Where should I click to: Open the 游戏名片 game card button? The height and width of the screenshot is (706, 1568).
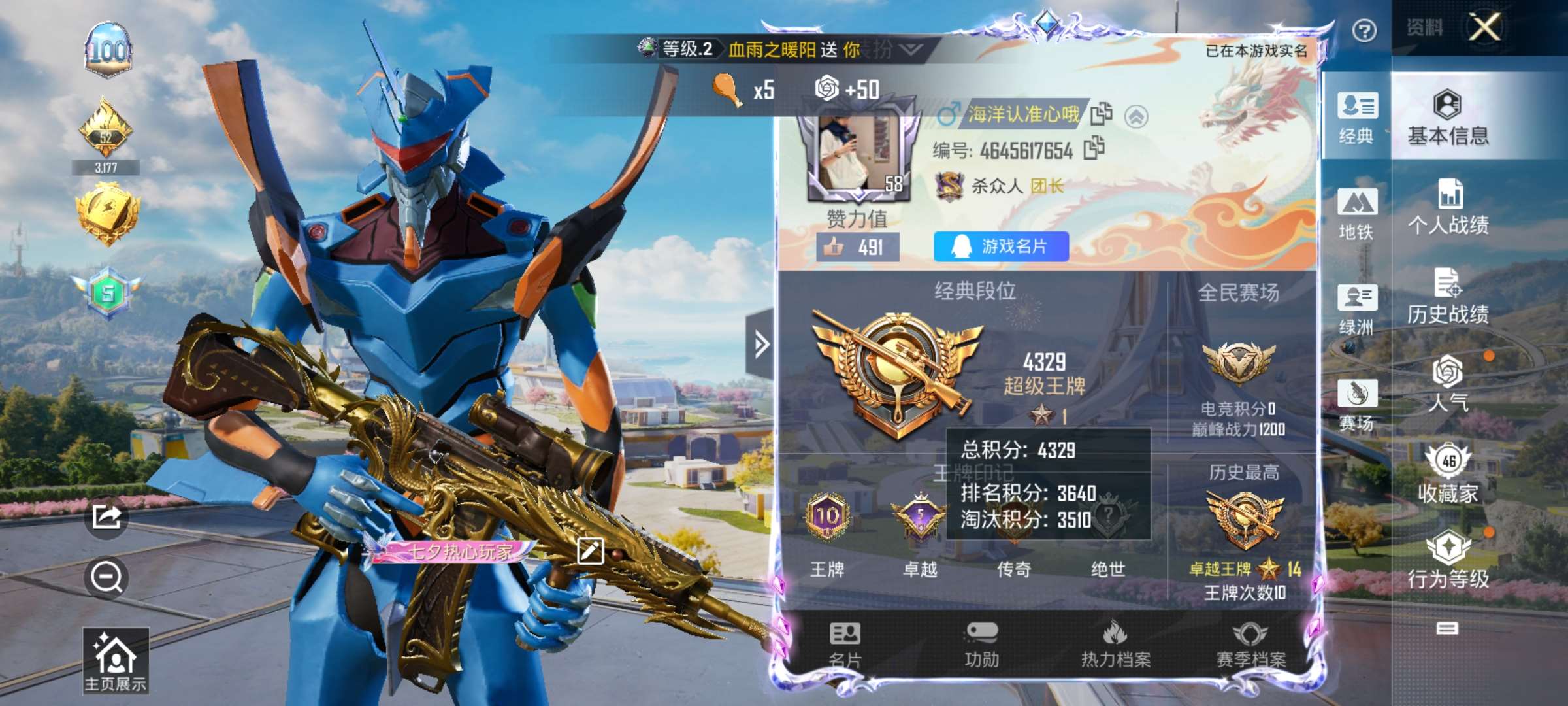[x=1001, y=246]
